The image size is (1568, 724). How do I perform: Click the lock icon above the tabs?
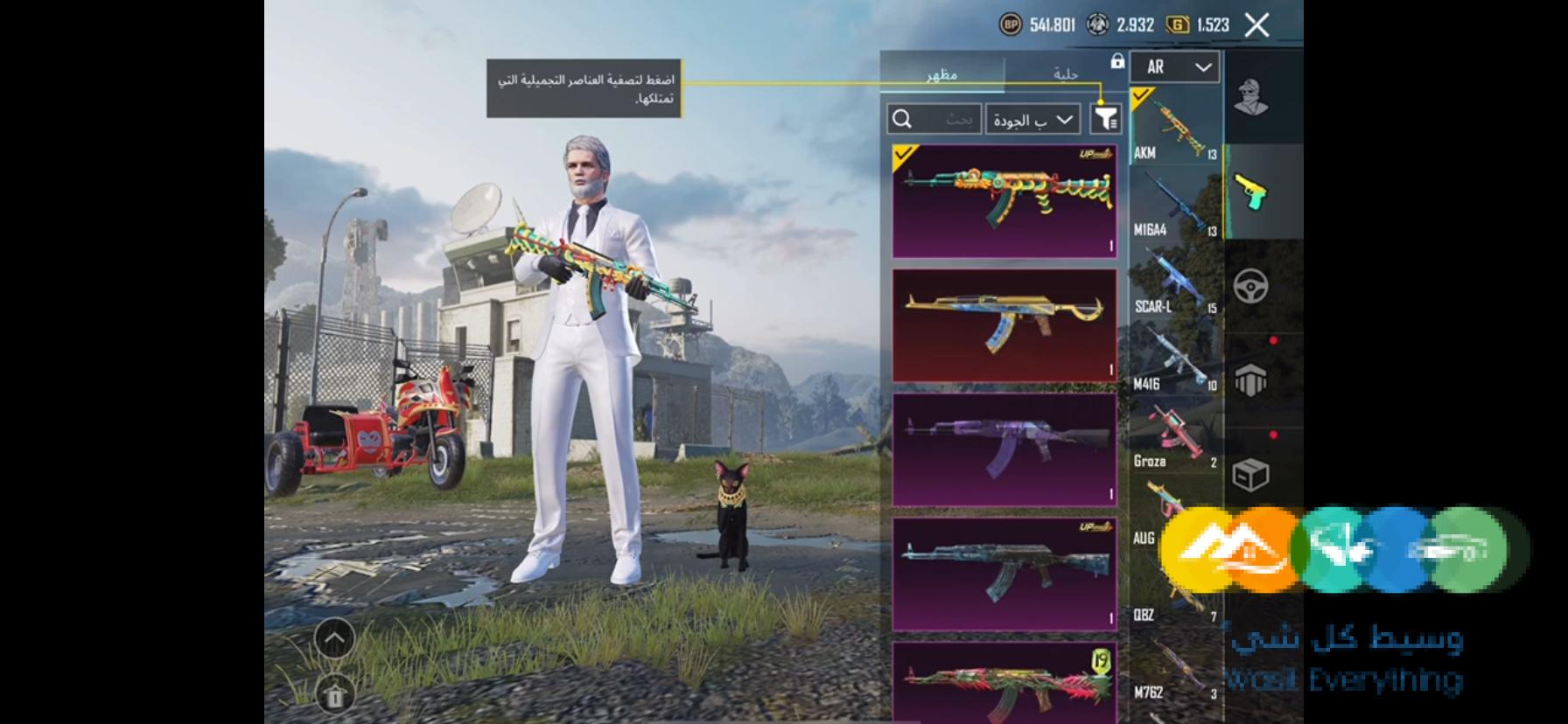pos(1116,63)
